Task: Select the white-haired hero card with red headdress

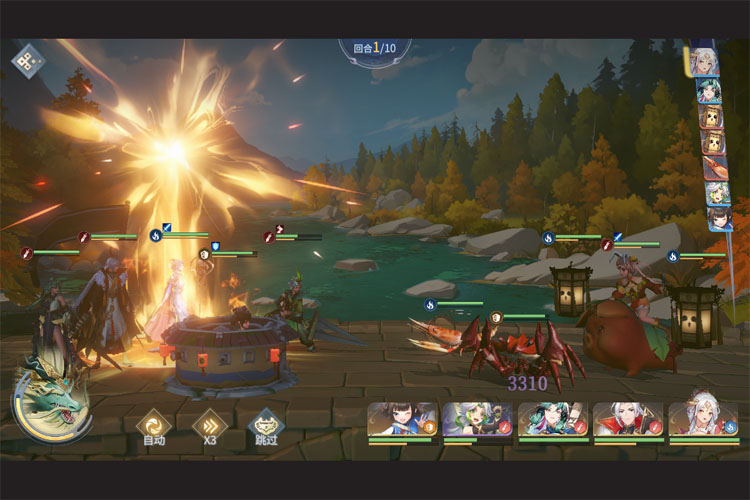Action: [702, 420]
